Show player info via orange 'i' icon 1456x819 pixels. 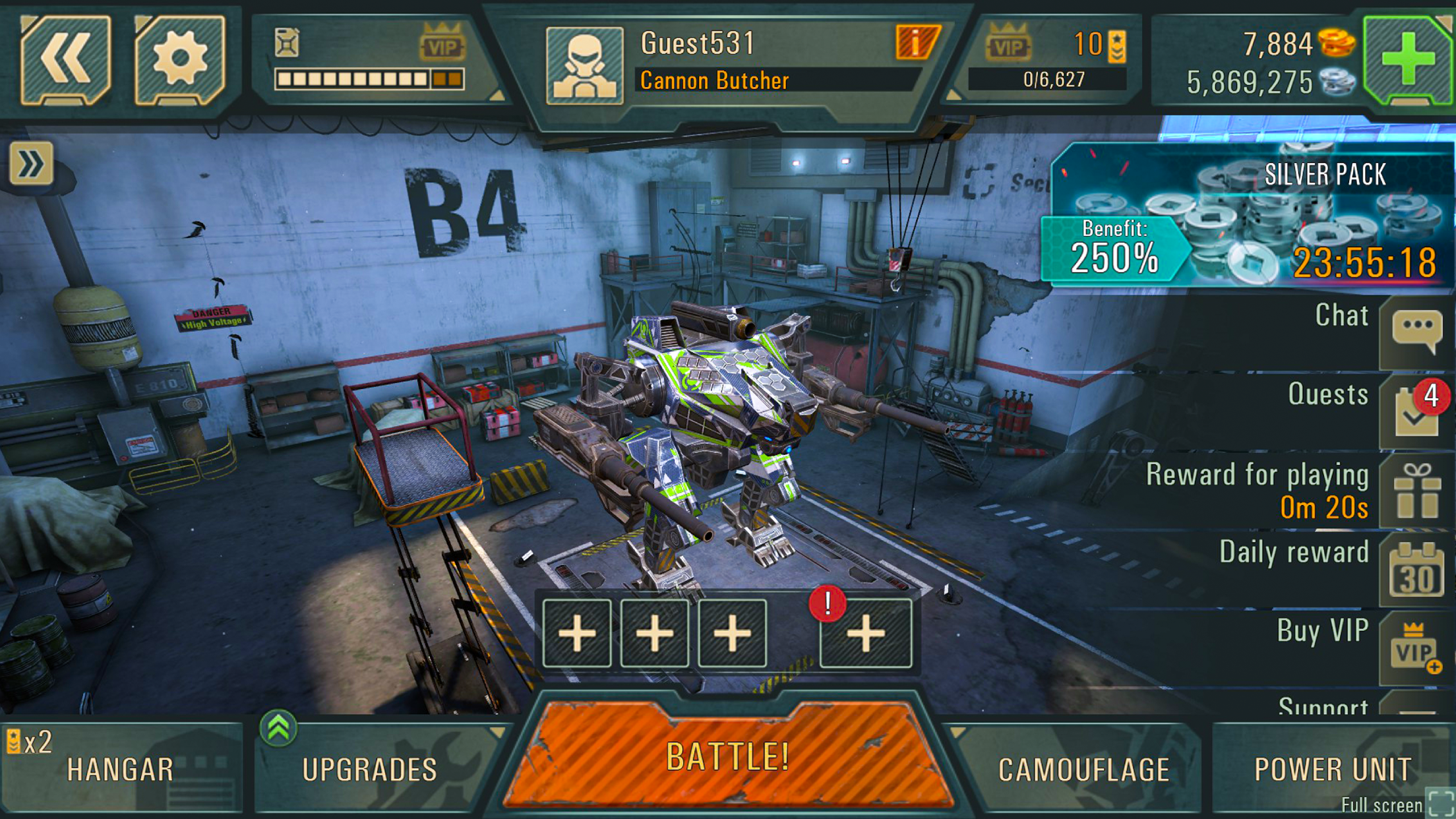pyautogui.click(x=917, y=43)
